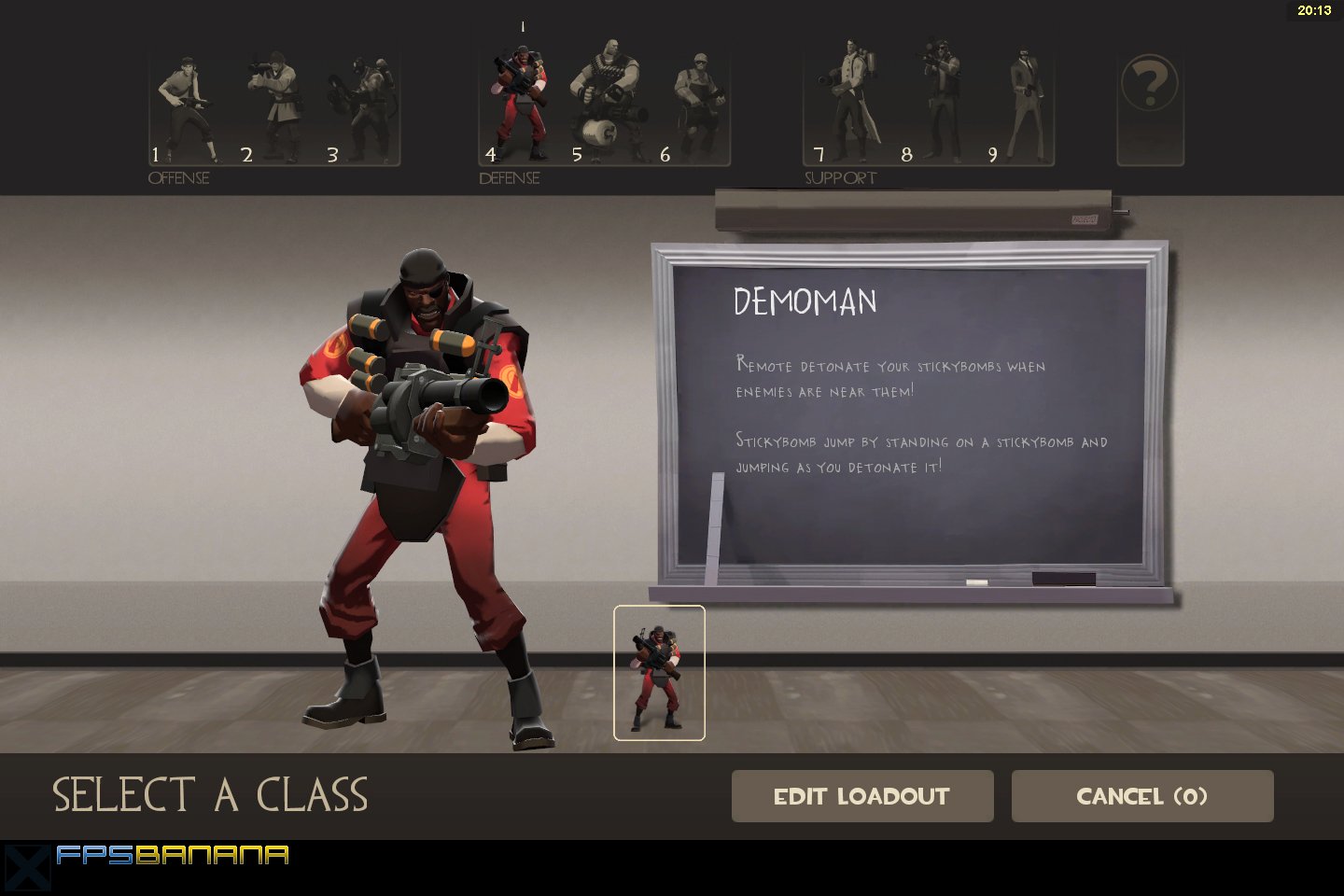
Task: Click the chalk stick leaning on the board
Action: 717,527
